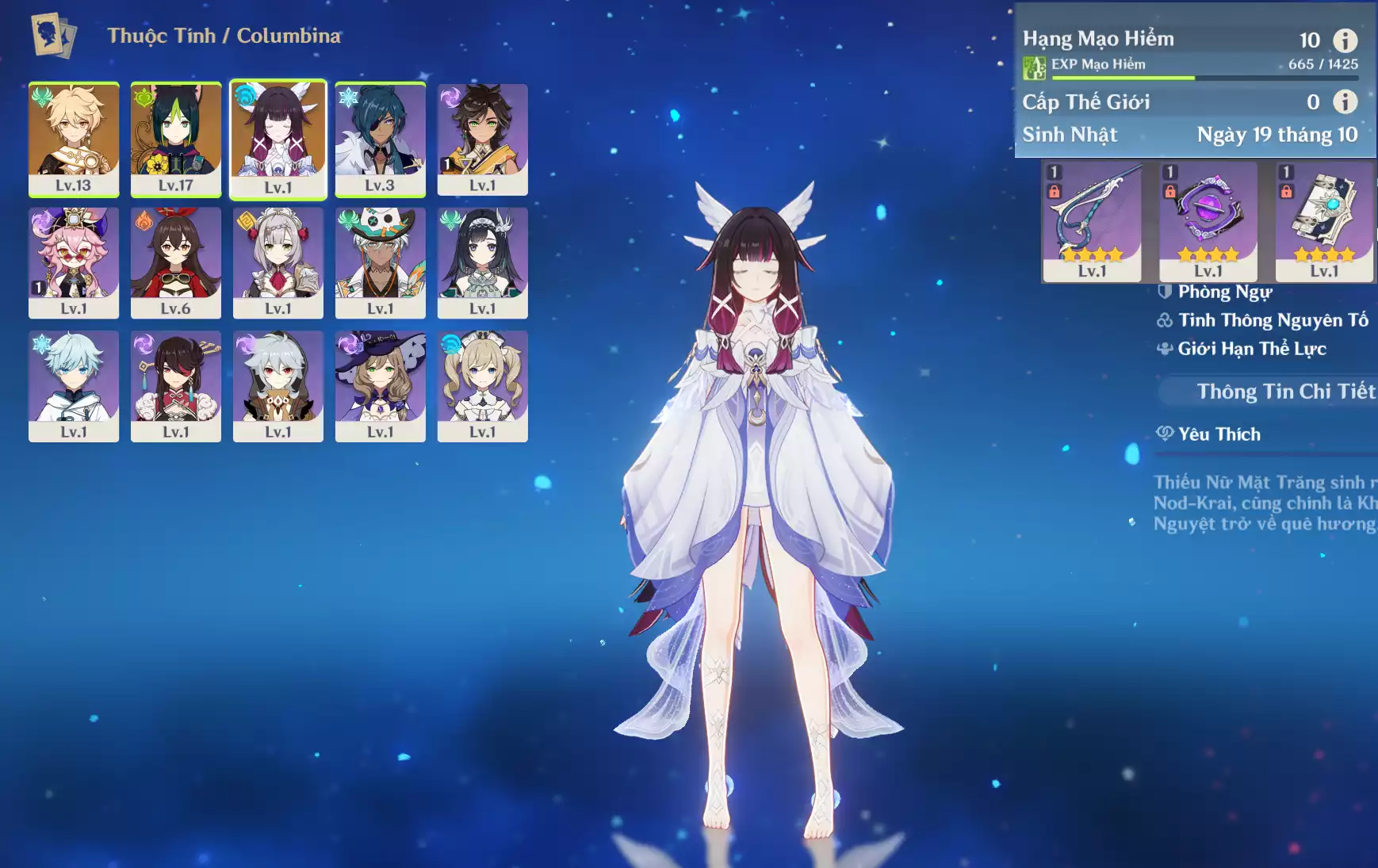Choose Lisa's witch-hat portrait

(x=380, y=386)
